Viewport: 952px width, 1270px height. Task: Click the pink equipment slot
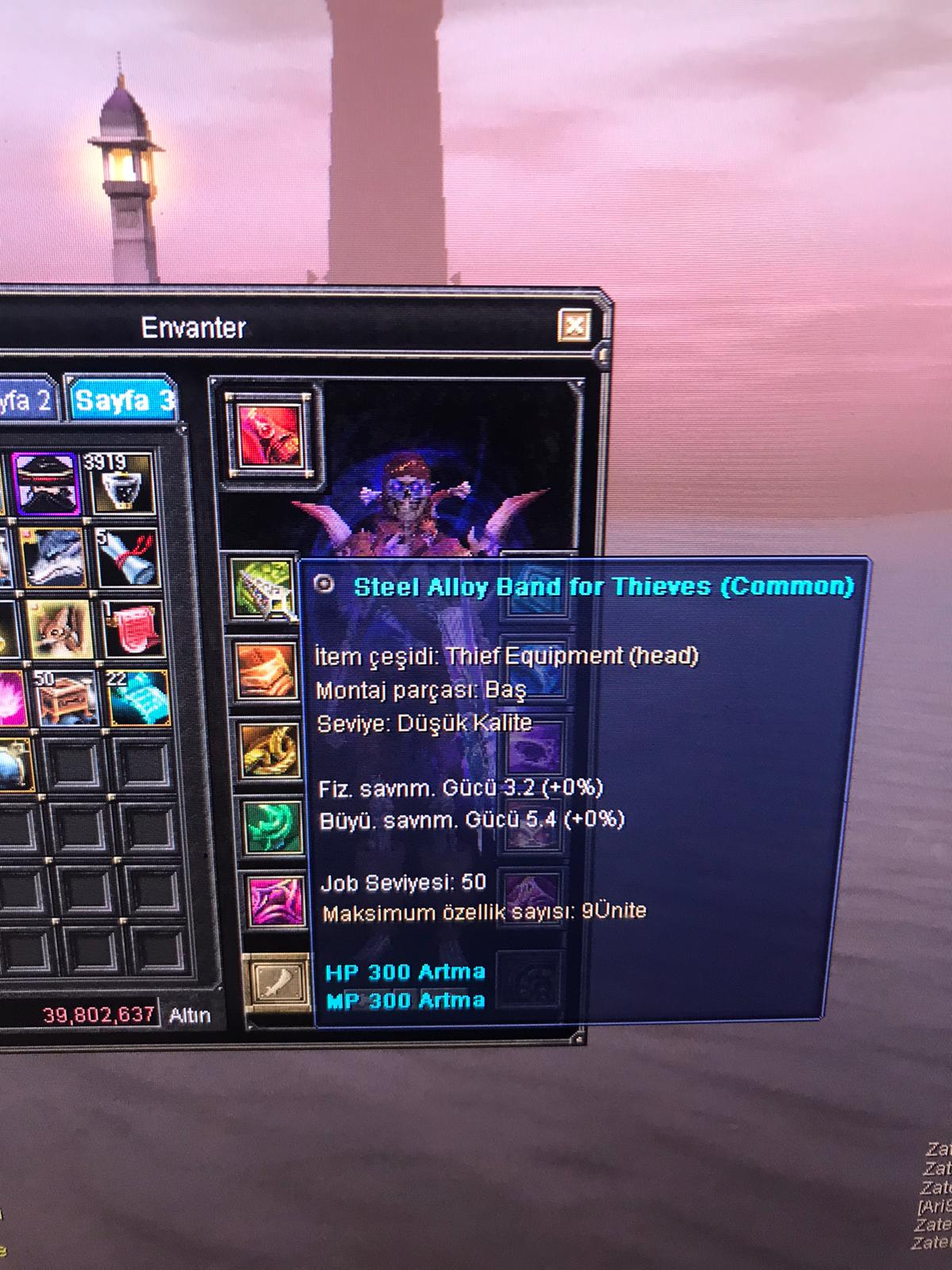[276, 902]
